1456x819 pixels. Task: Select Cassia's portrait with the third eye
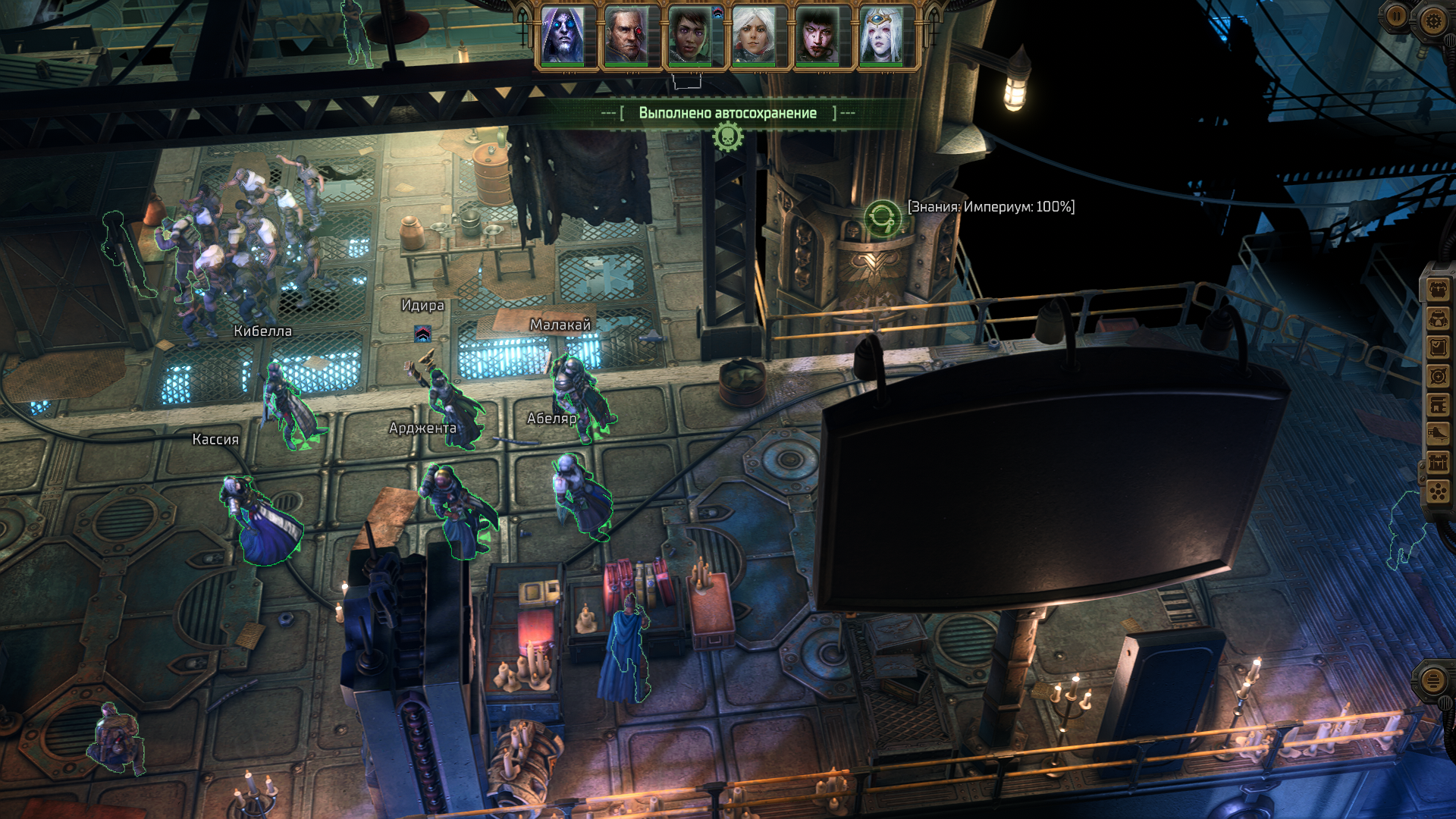pyautogui.click(x=880, y=36)
